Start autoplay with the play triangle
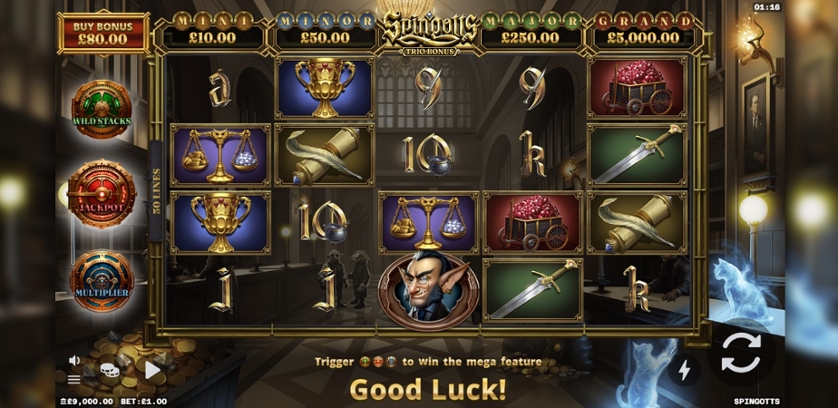This screenshot has width=838, height=408. [152, 370]
